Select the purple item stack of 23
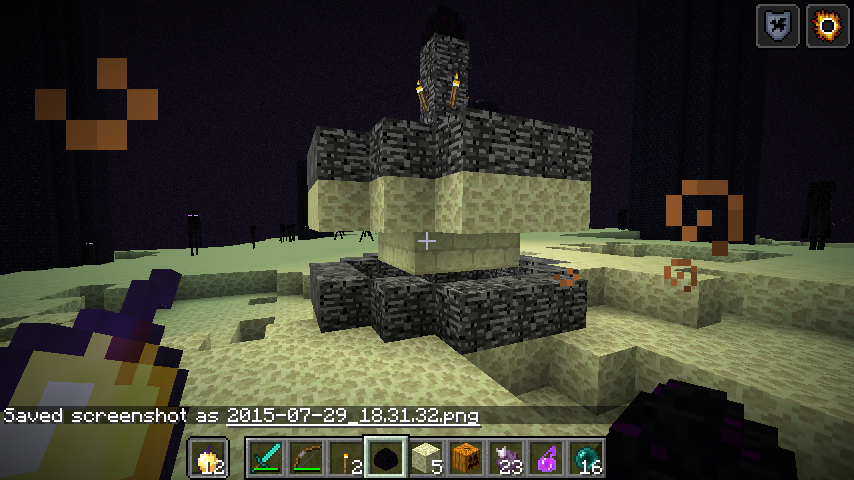Image resolution: width=854 pixels, height=480 pixels. click(506, 459)
